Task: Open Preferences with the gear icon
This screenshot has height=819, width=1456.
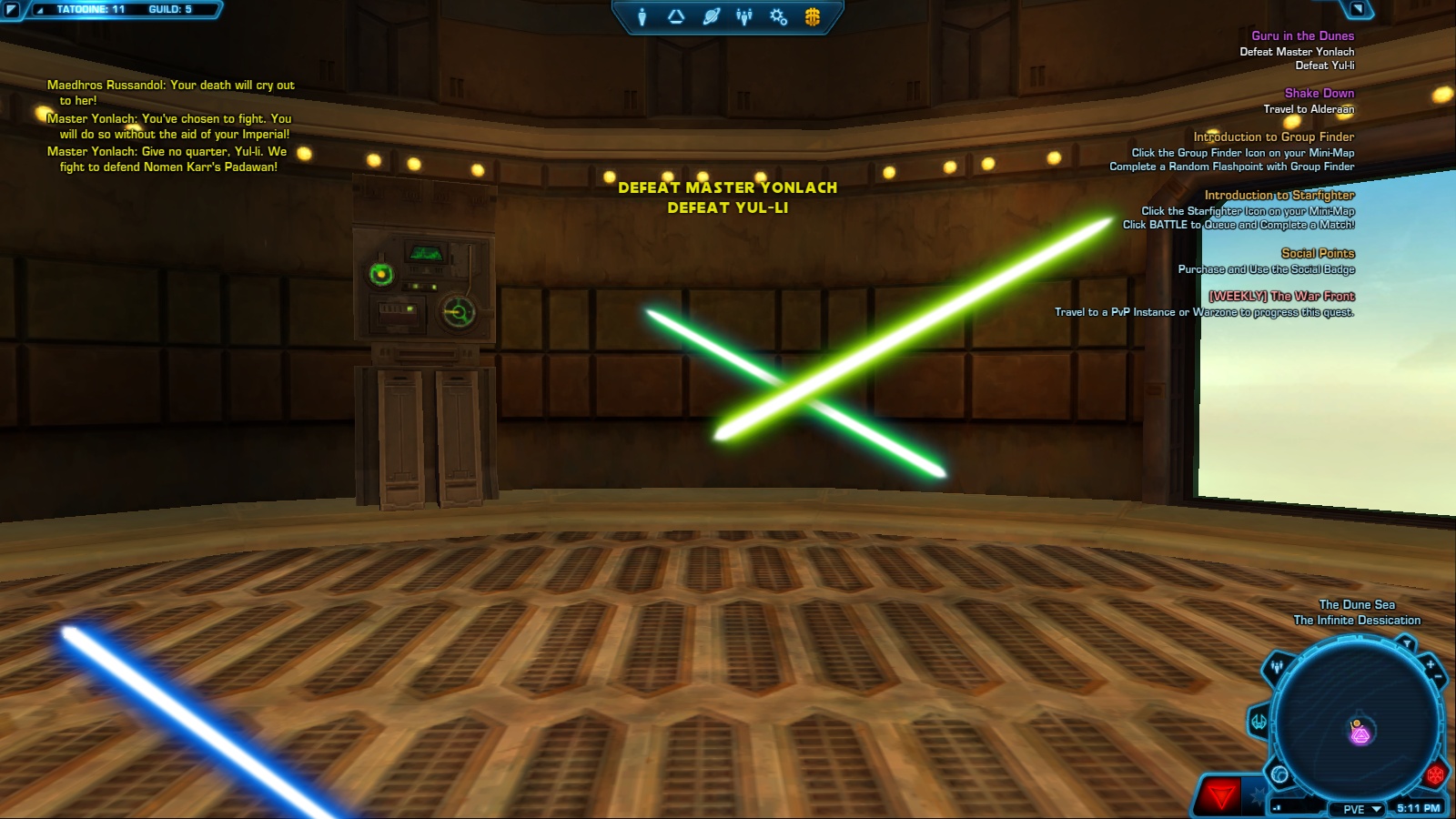Action: pos(776,15)
